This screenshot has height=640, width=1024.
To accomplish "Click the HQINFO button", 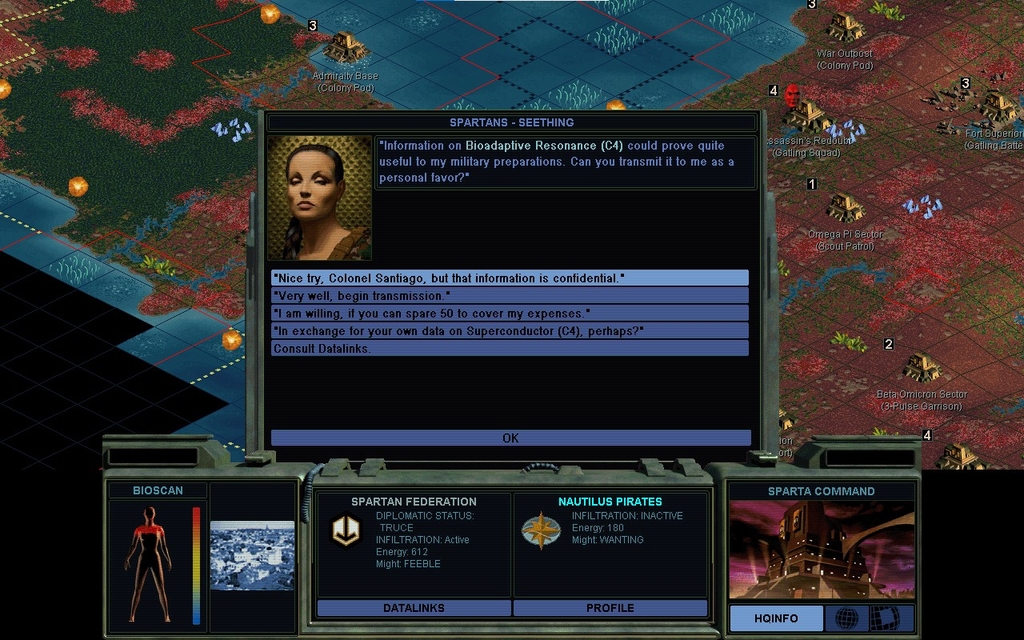I will 776,618.
